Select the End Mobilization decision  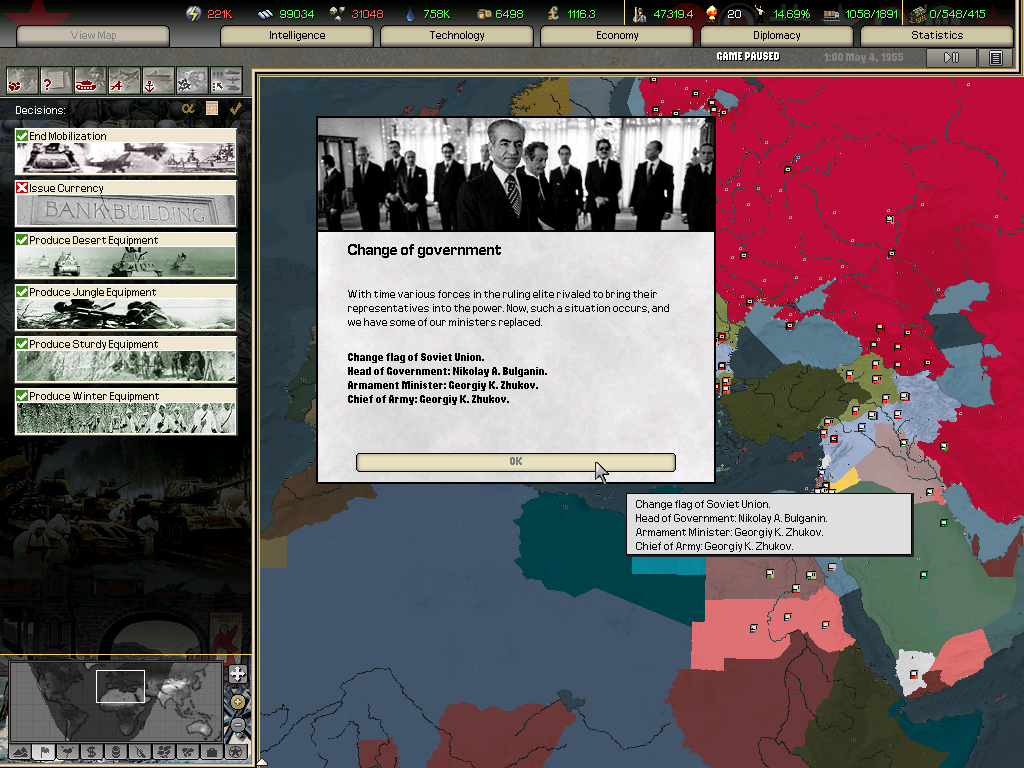(x=126, y=151)
